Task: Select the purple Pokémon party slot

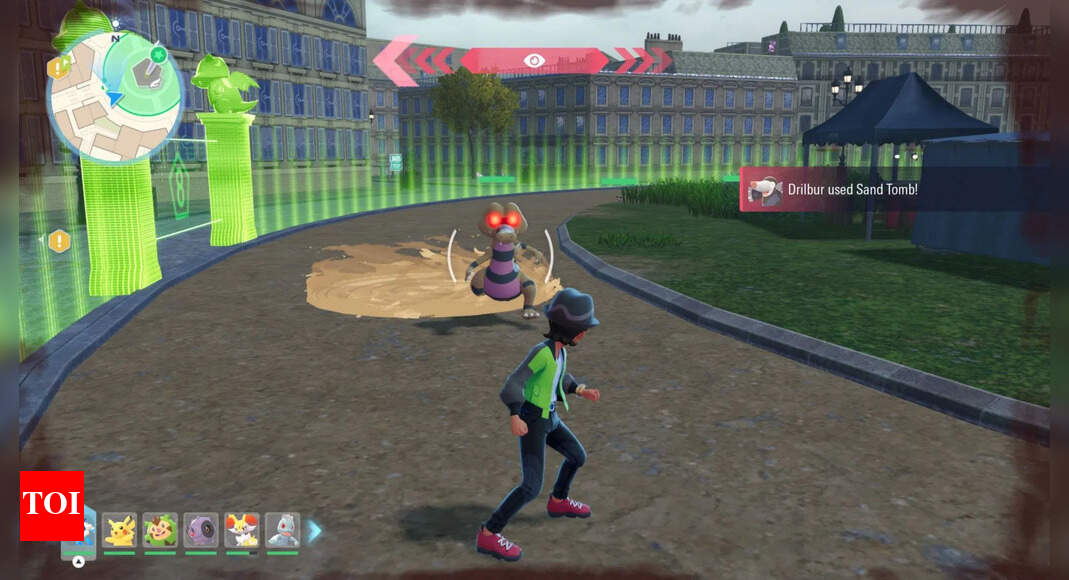Action: (201, 530)
